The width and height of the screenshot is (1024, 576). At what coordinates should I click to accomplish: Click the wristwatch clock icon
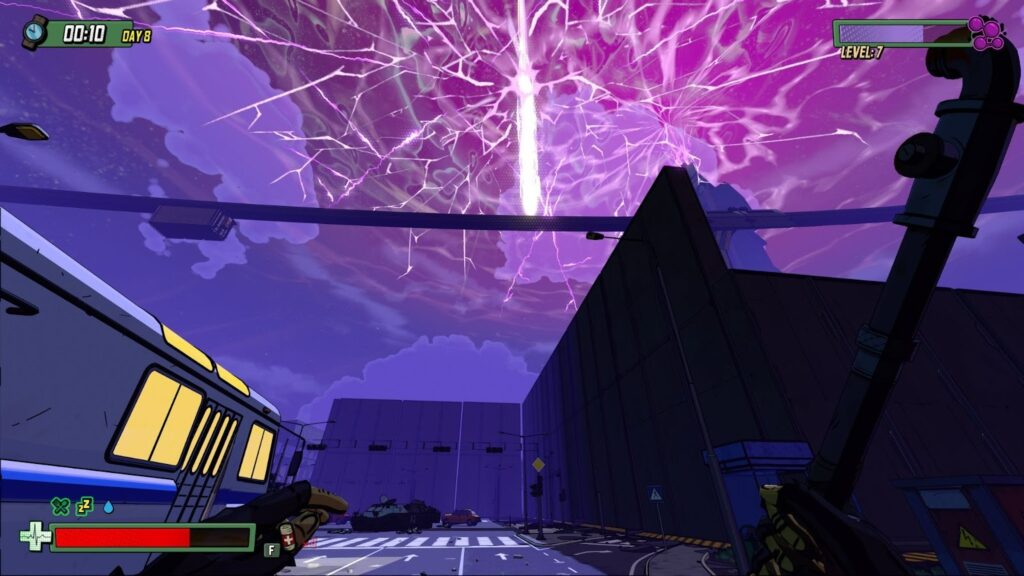35,31
